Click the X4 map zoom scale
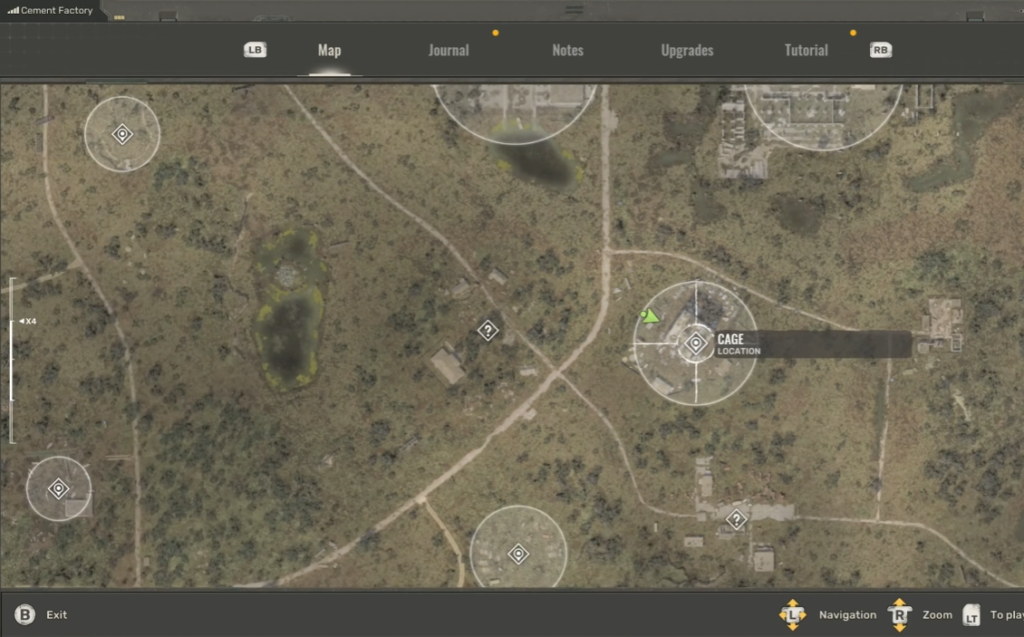 [x=29, y=321]
